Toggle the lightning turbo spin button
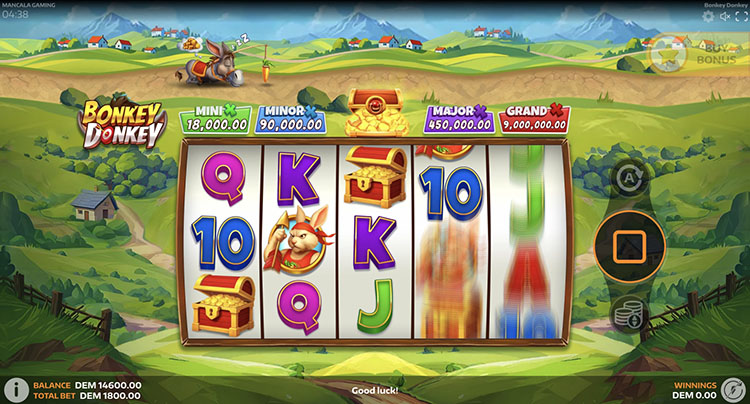 [x=732, y=389]
